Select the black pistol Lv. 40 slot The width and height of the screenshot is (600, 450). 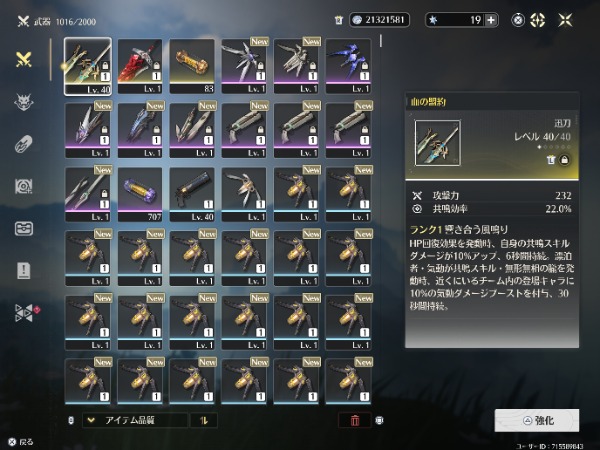click(192, 194)
